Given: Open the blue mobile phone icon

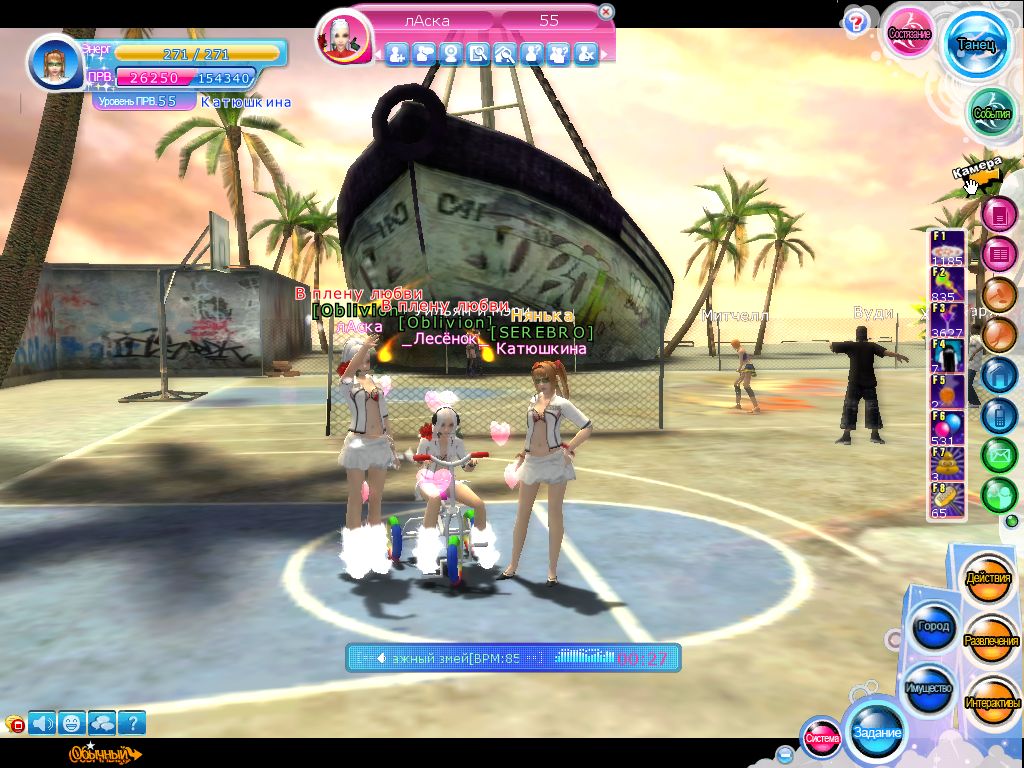Looking at the screenshot, I should click(998, 415).
